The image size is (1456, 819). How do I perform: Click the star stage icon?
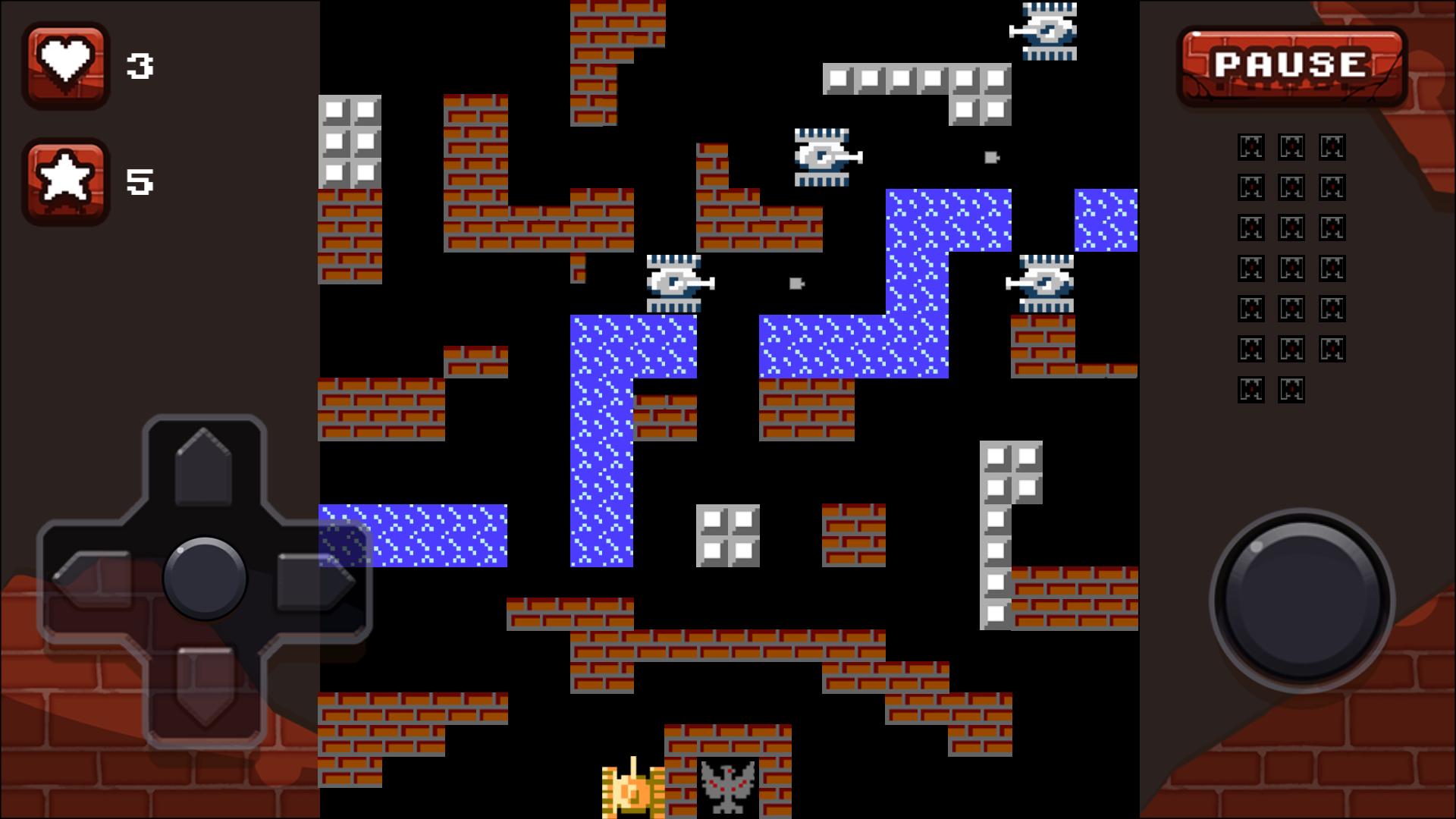(x=66, y=180)
